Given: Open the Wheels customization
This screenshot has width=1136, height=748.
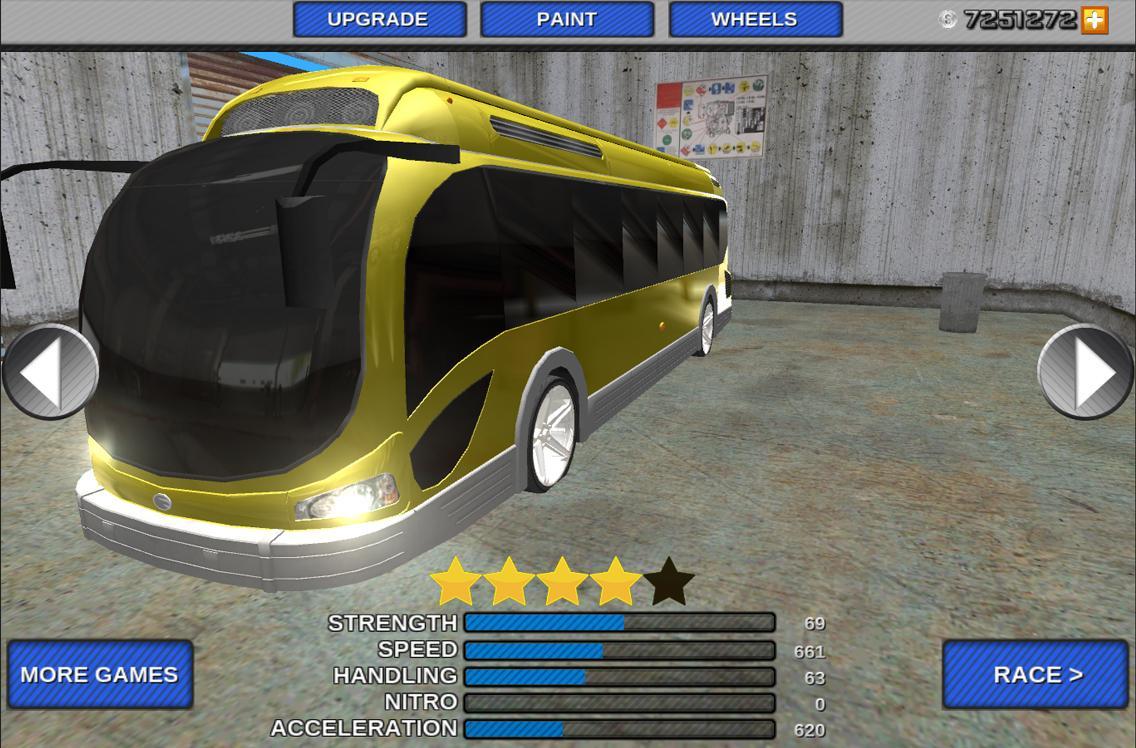Looking at the screenshot, I should pos(755,20).
